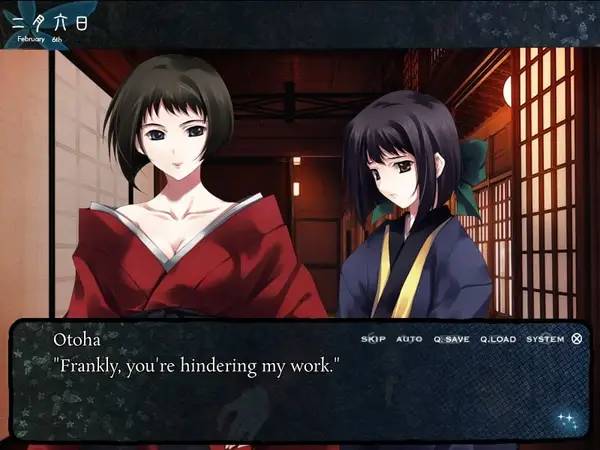
Task: Quick save with Q.SAVE
Action: click(x=451, y=339)
